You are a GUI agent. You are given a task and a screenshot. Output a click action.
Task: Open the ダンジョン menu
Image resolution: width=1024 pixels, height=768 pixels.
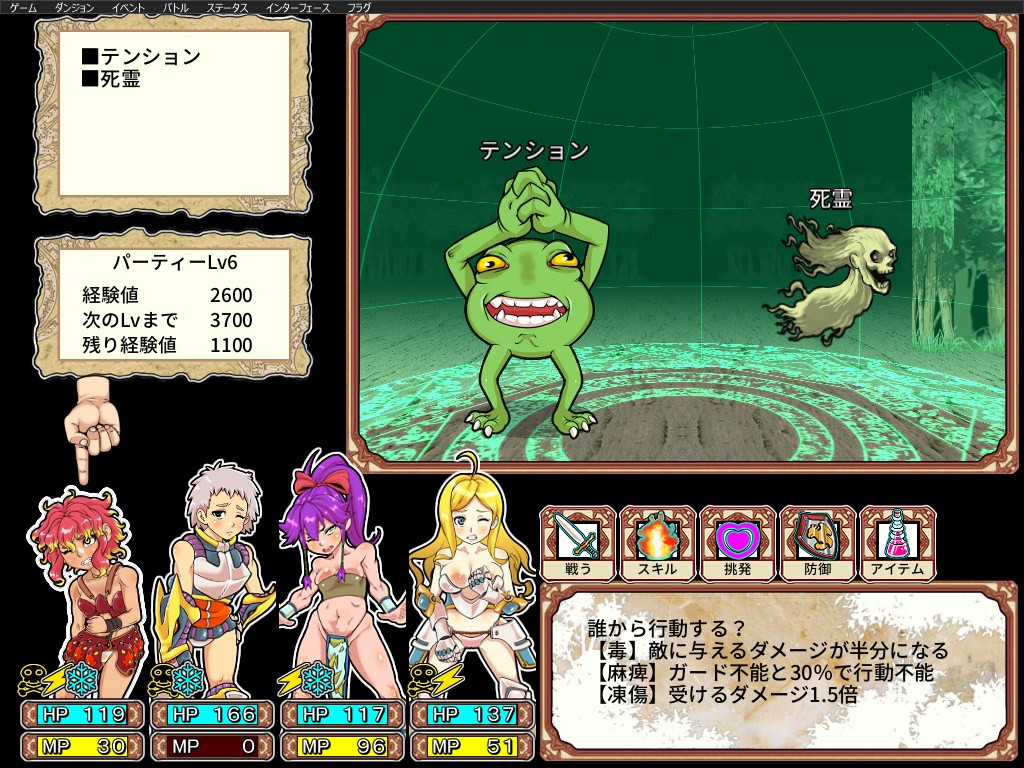coord(75,7)
